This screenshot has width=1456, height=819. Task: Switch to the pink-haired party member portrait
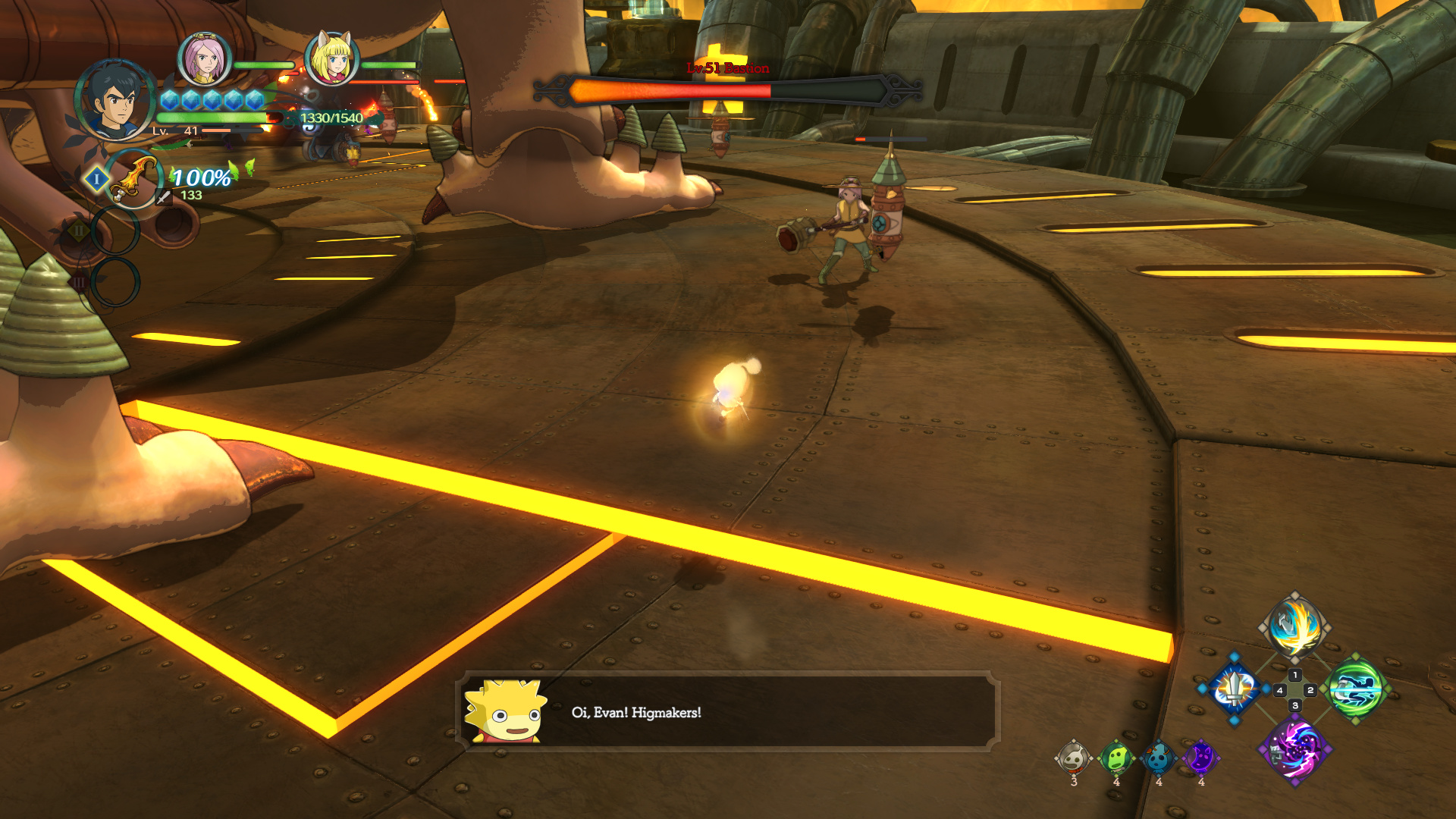click(204, 59)
